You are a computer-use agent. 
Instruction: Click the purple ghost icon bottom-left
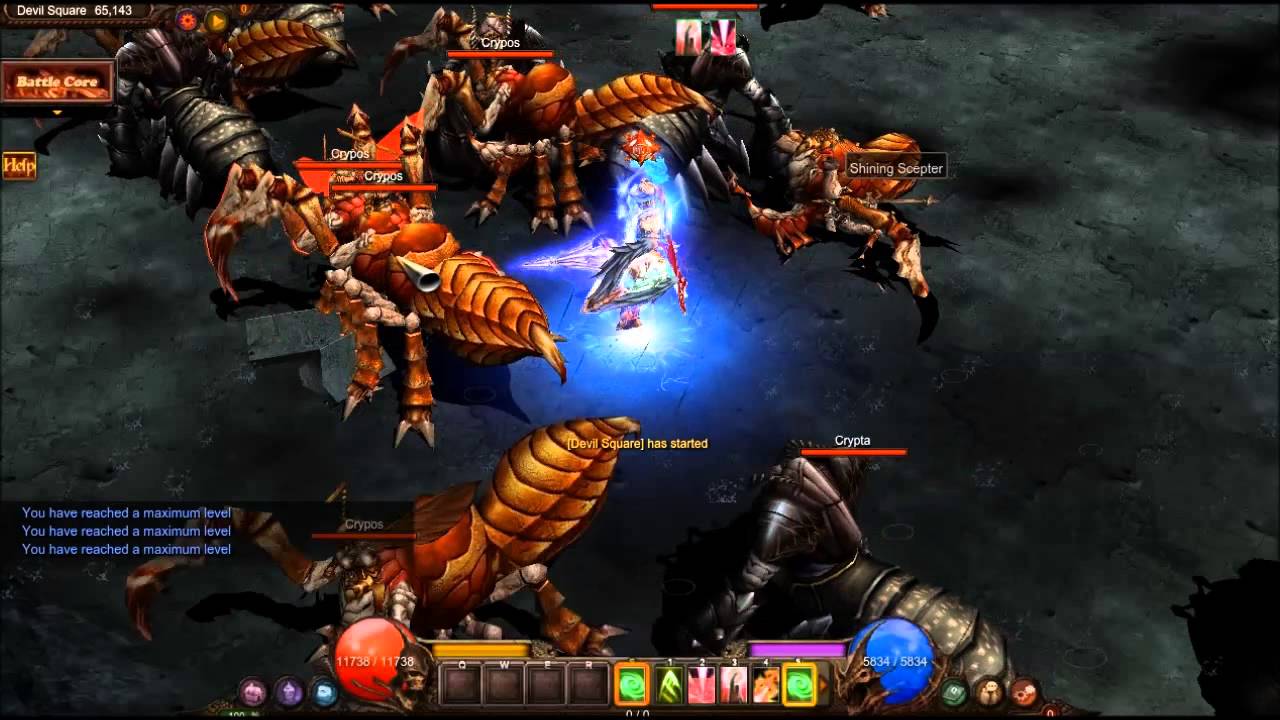coord(287,691)
